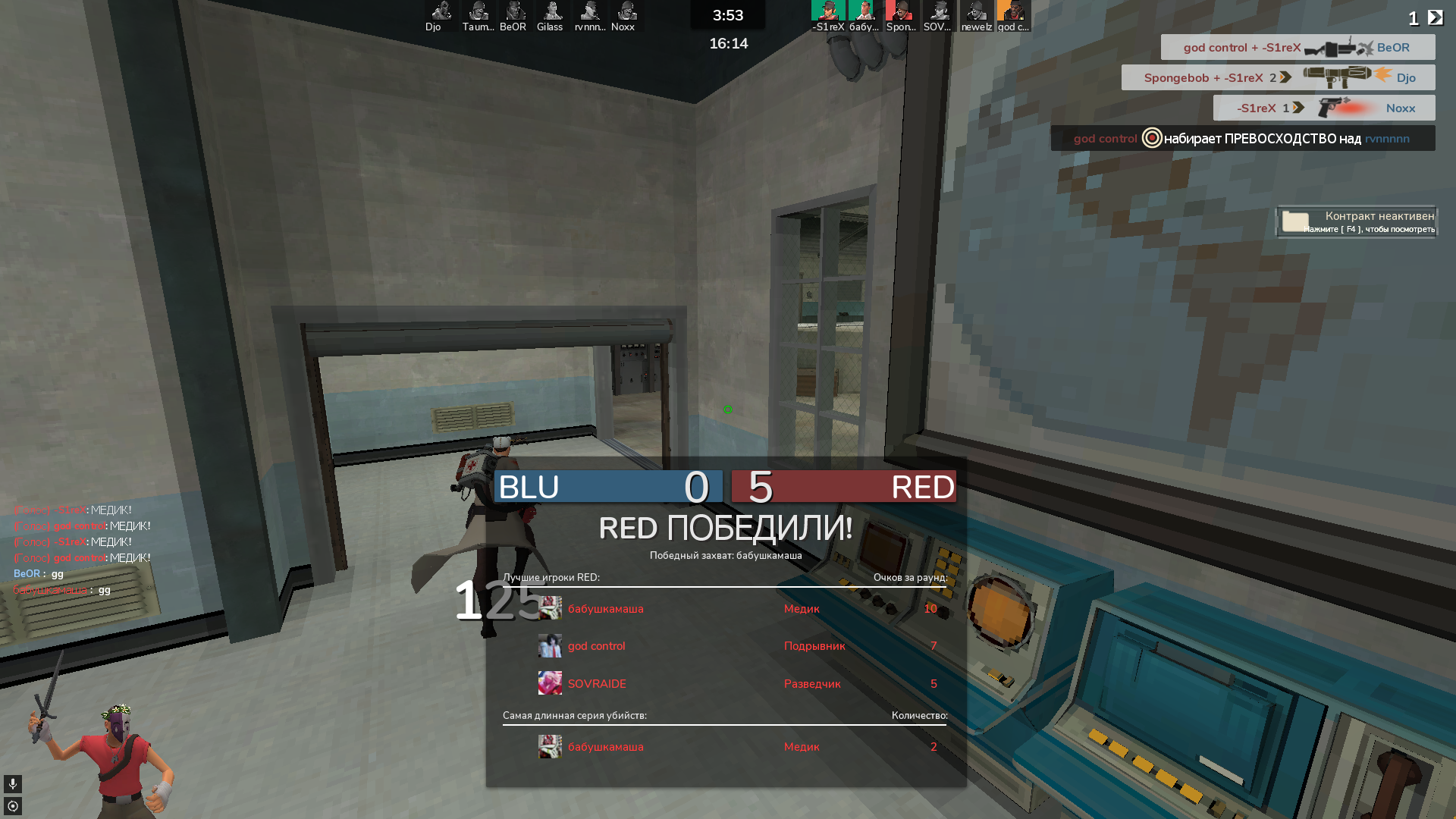Choose Gilass's portrait in the BLU team row
The height and width of the screenshot is (819, 1456).
[x=551, y=11]
